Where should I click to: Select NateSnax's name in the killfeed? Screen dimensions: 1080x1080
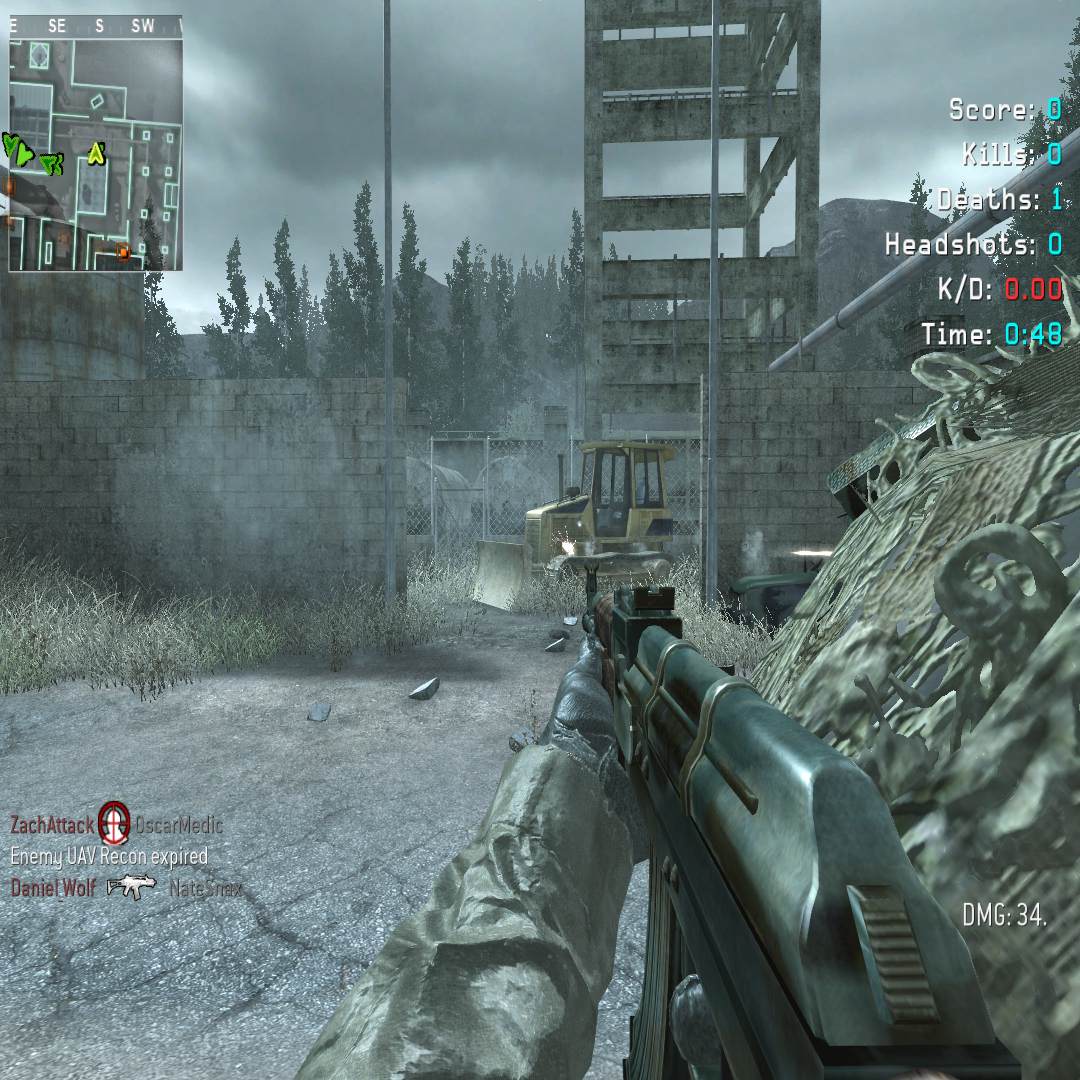tap(205, 887)
